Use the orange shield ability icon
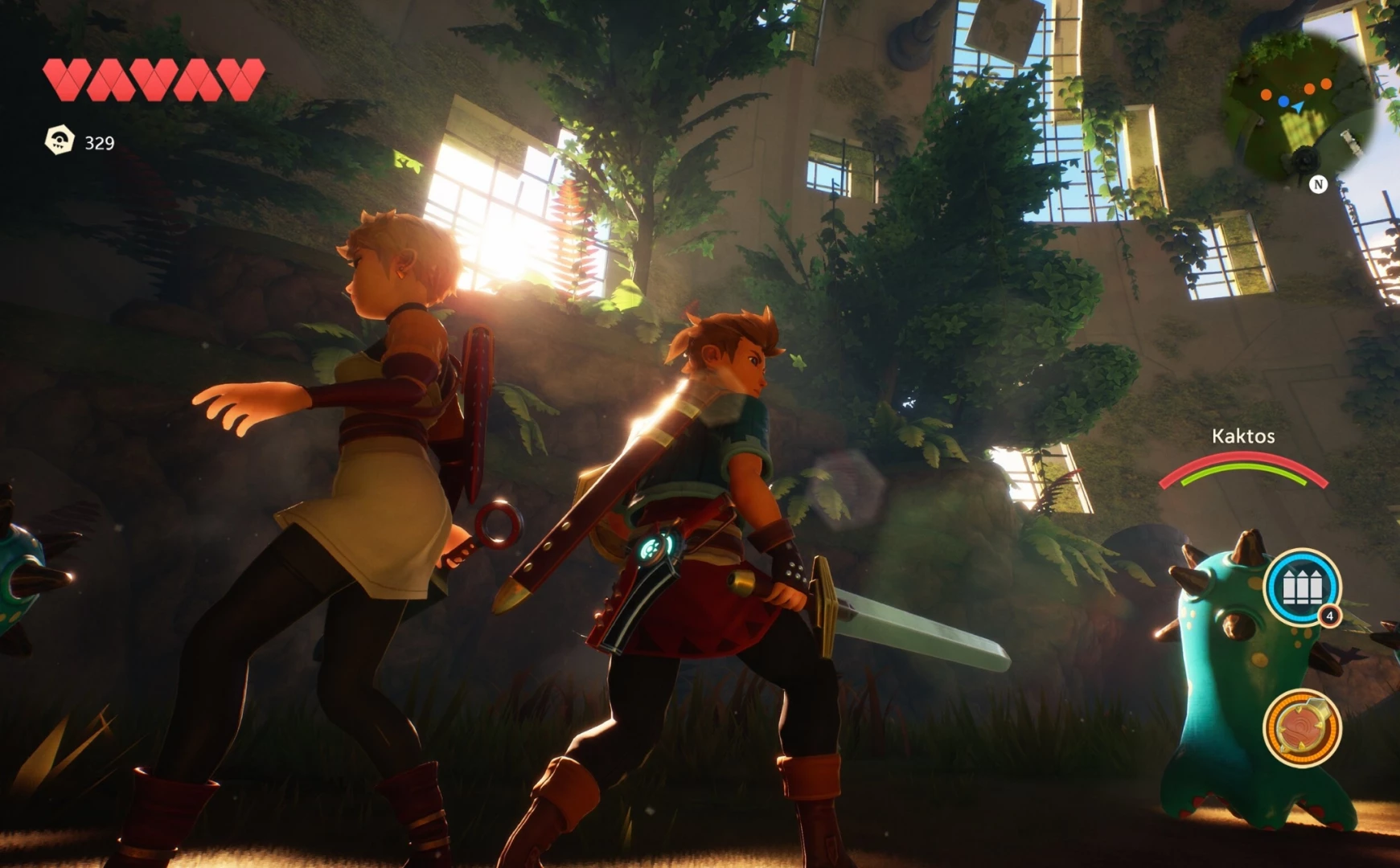Image resolution: width=1400 pixels, height=868 pixels. 1301,728
